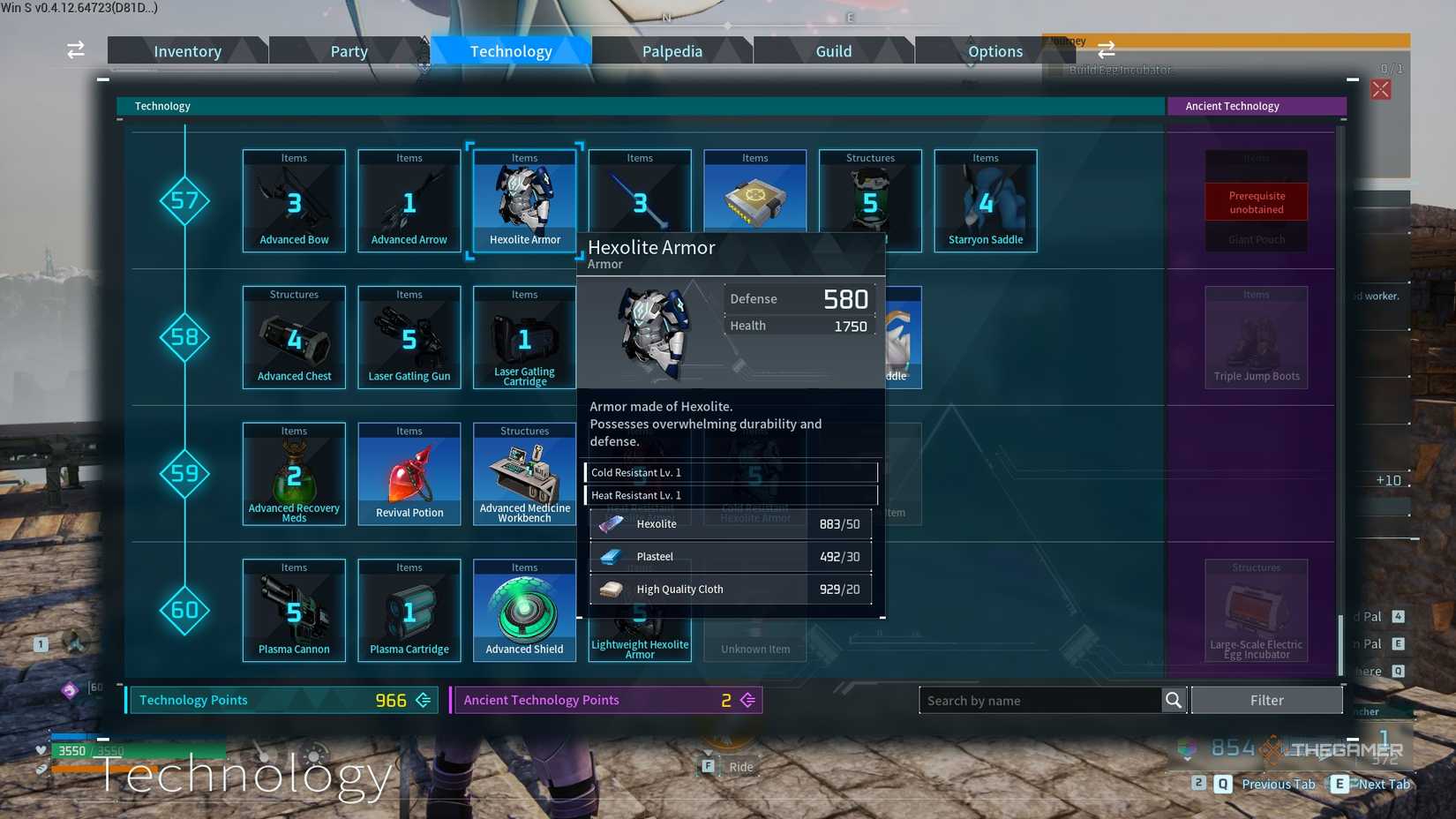Select the Triple Jump Boots ancient technology
The height and width of the screenshot is (819, 1456).
click(1255, 335)
